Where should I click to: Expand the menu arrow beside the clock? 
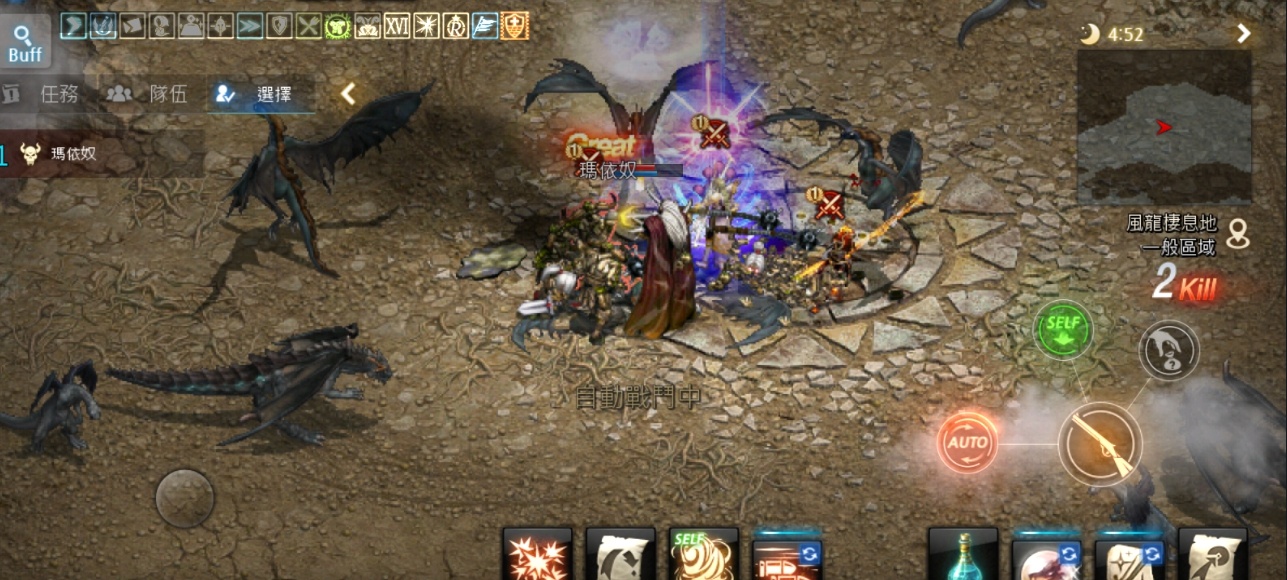tap(1243, 34)
